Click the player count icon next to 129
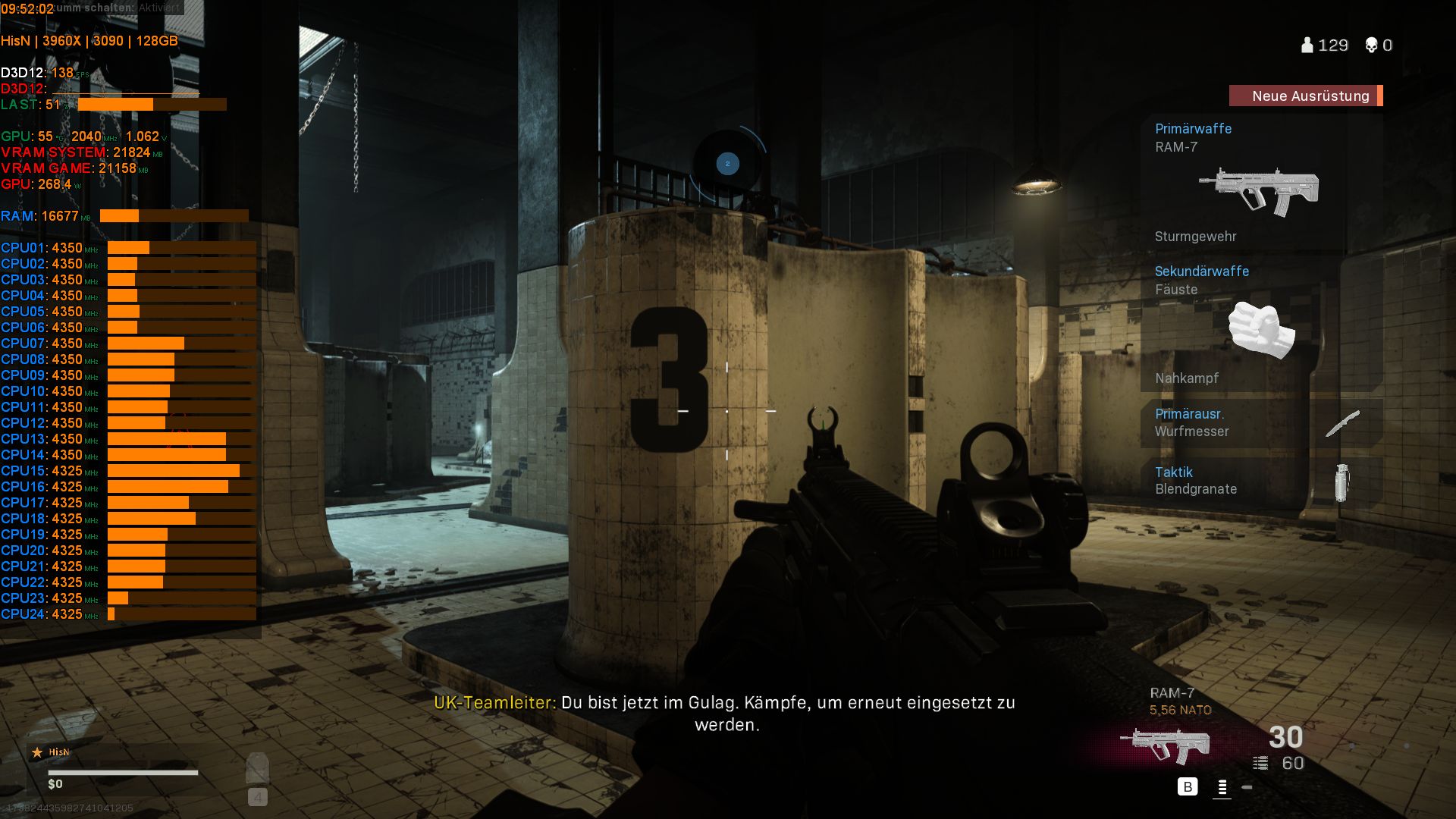 pos(1306,45)
